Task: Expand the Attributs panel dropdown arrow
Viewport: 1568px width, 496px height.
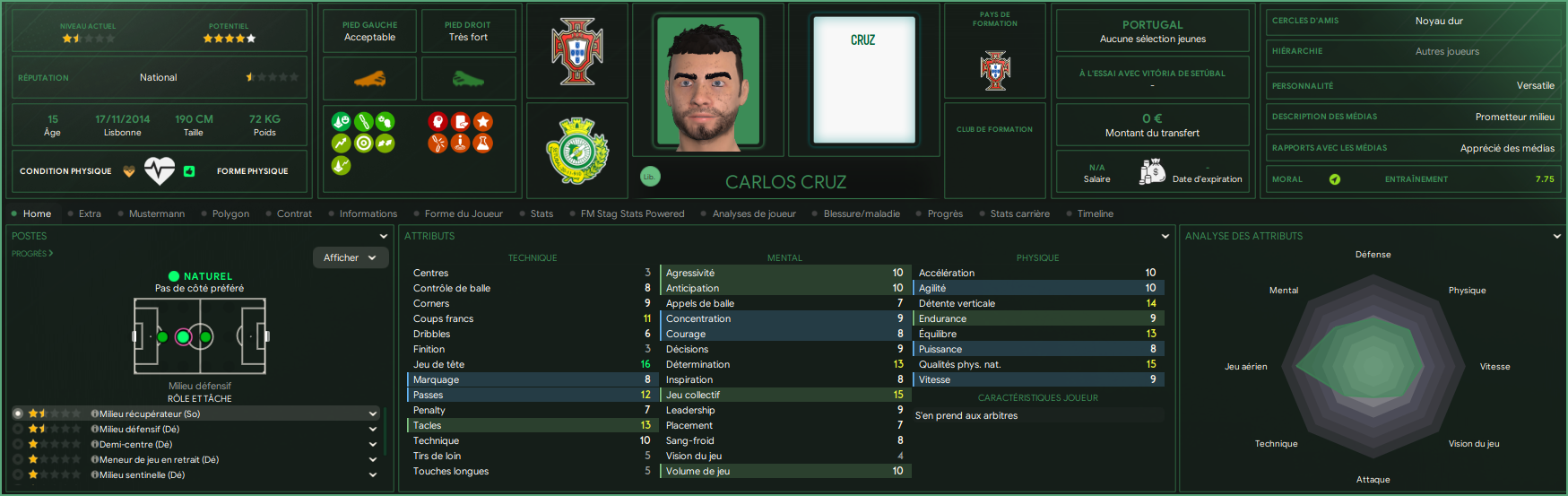Action: pyautogui.click(x=1165, y=236)
